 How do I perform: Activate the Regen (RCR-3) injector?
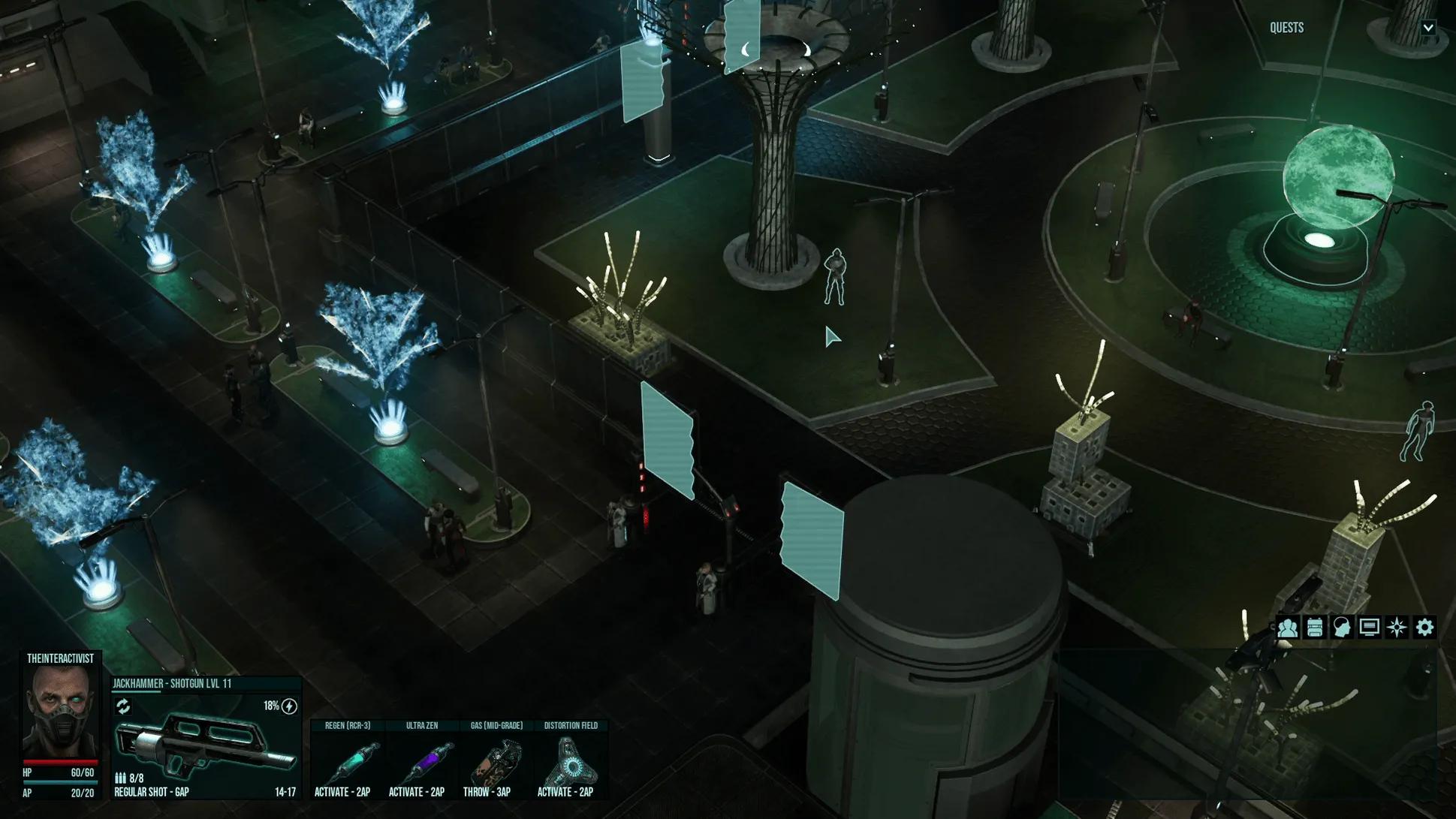347,760
